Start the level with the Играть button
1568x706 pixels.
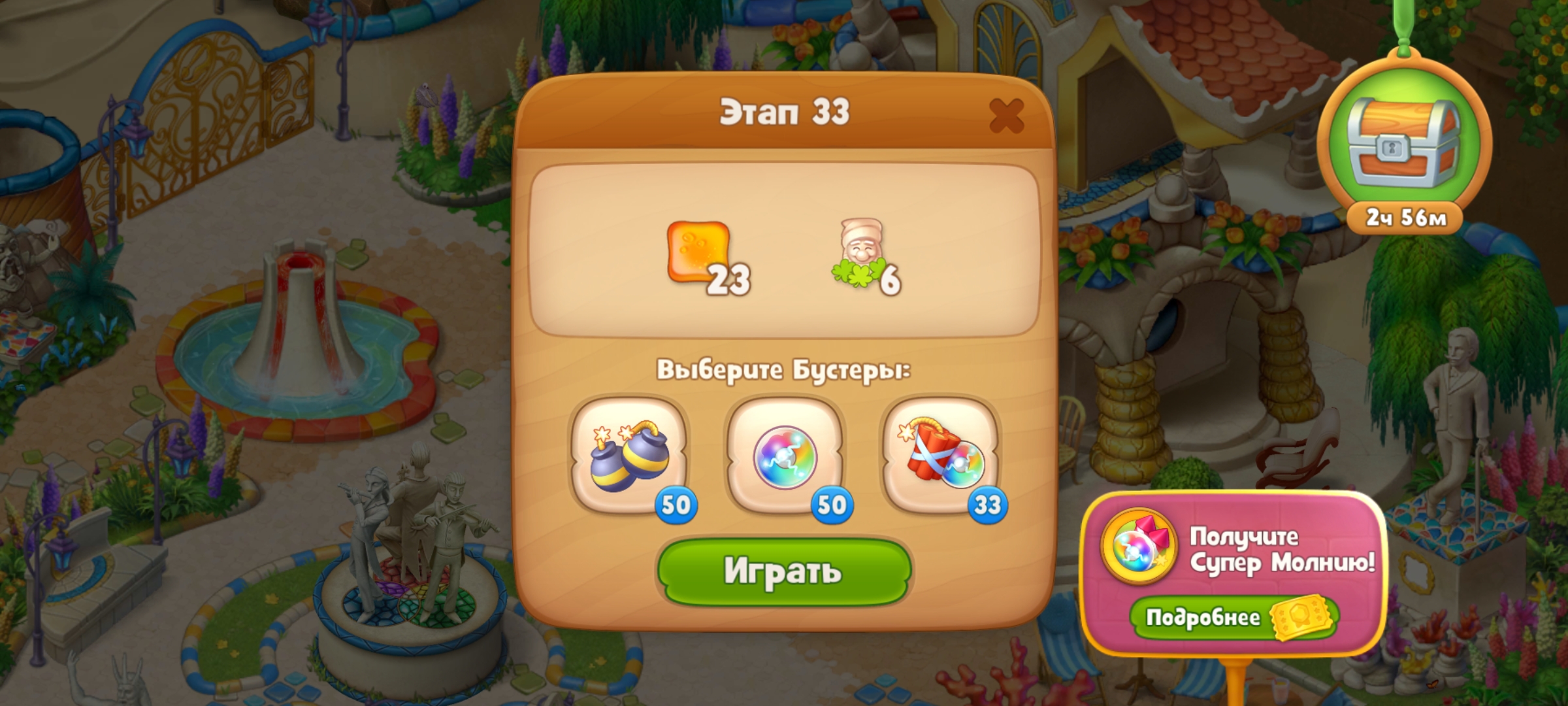[783, 571]
